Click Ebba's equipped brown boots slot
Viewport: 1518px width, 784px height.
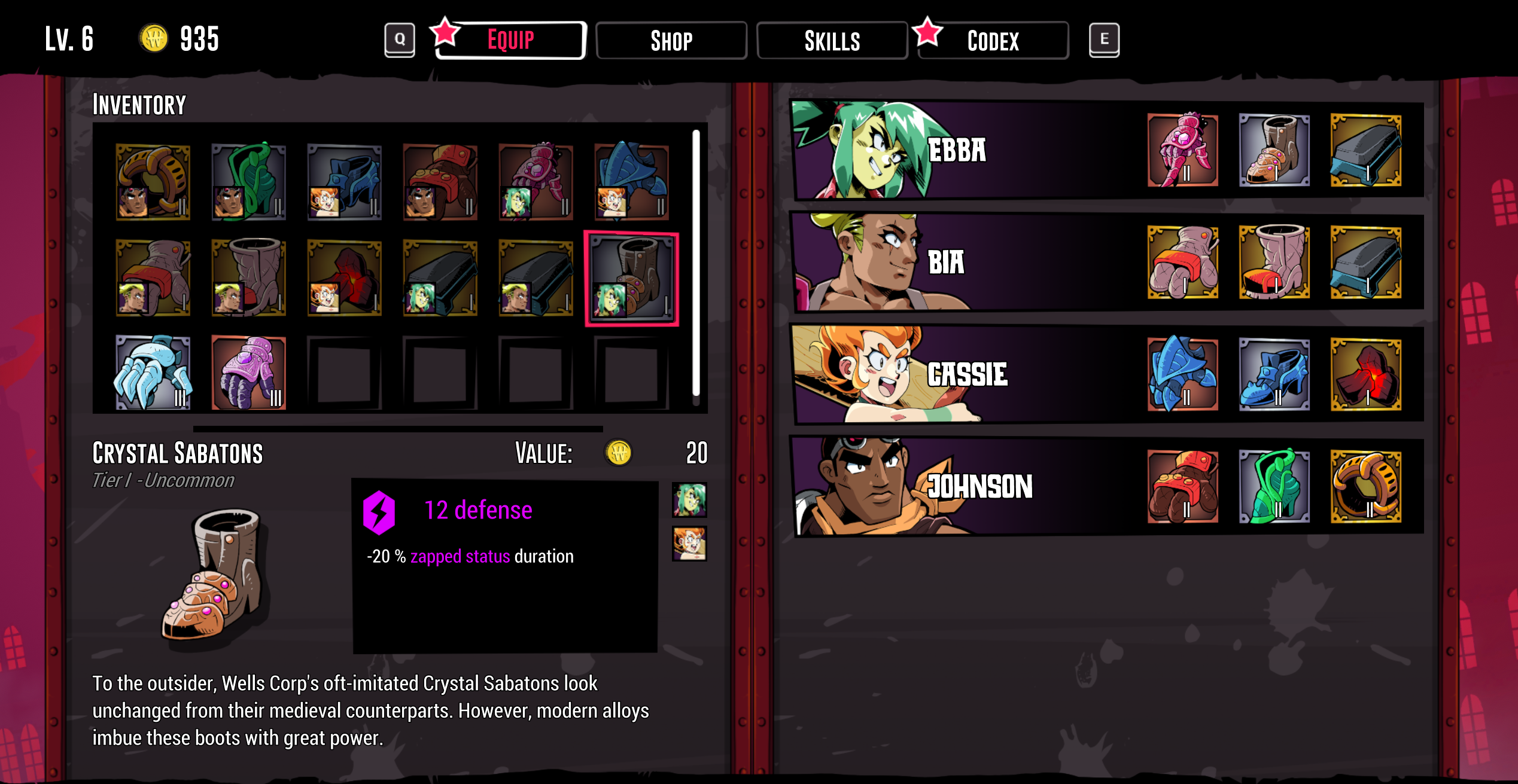click(x=1274, y=150)
